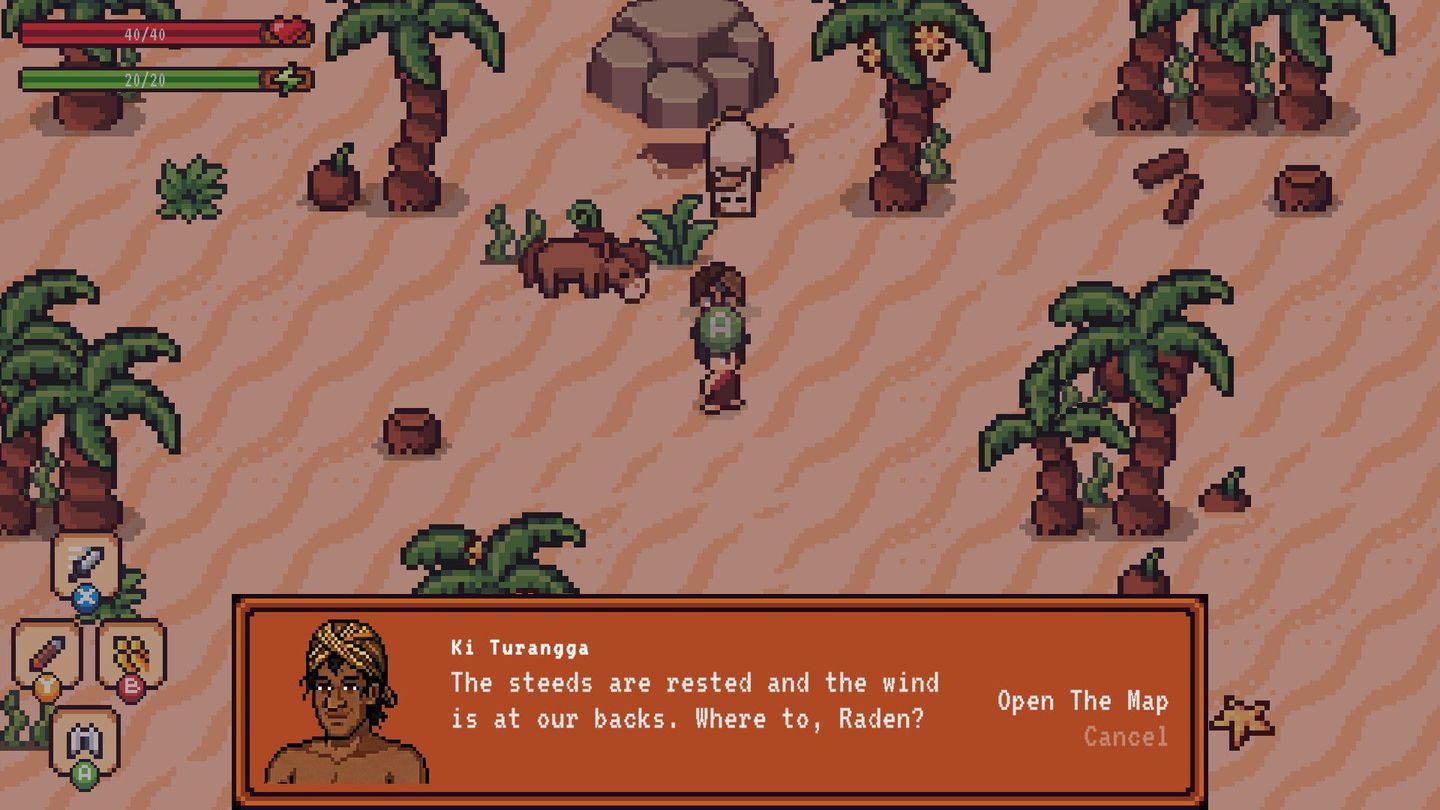
Task: Click the green A prompt over the player
Action: pos(718,327)
